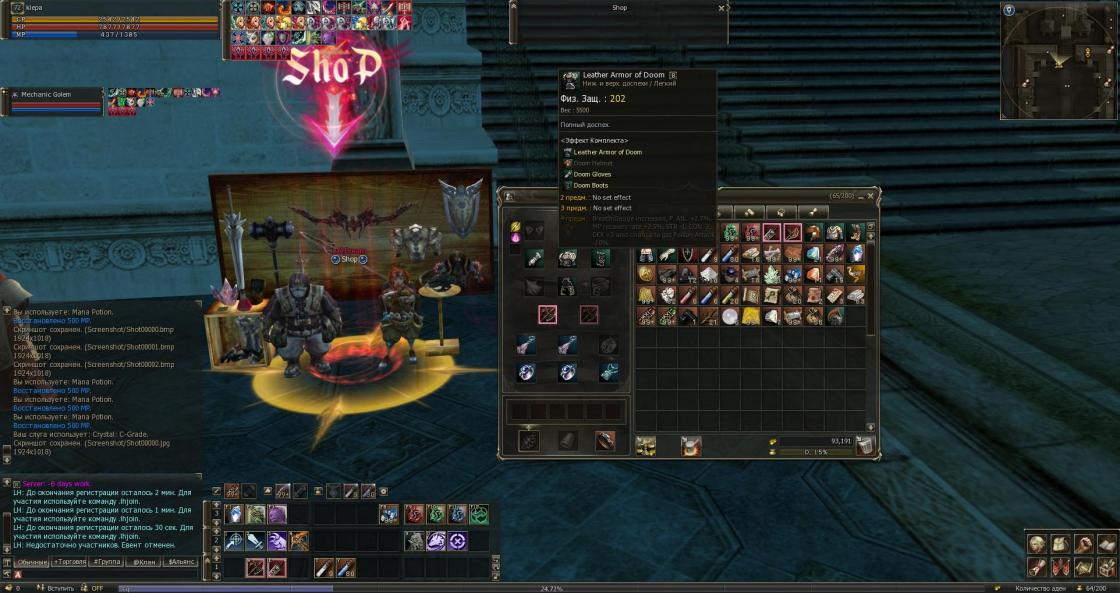Open the skills book menu icon
Screen dimensions: 1120x593
pyautogui.click(x=1105, y=545)
